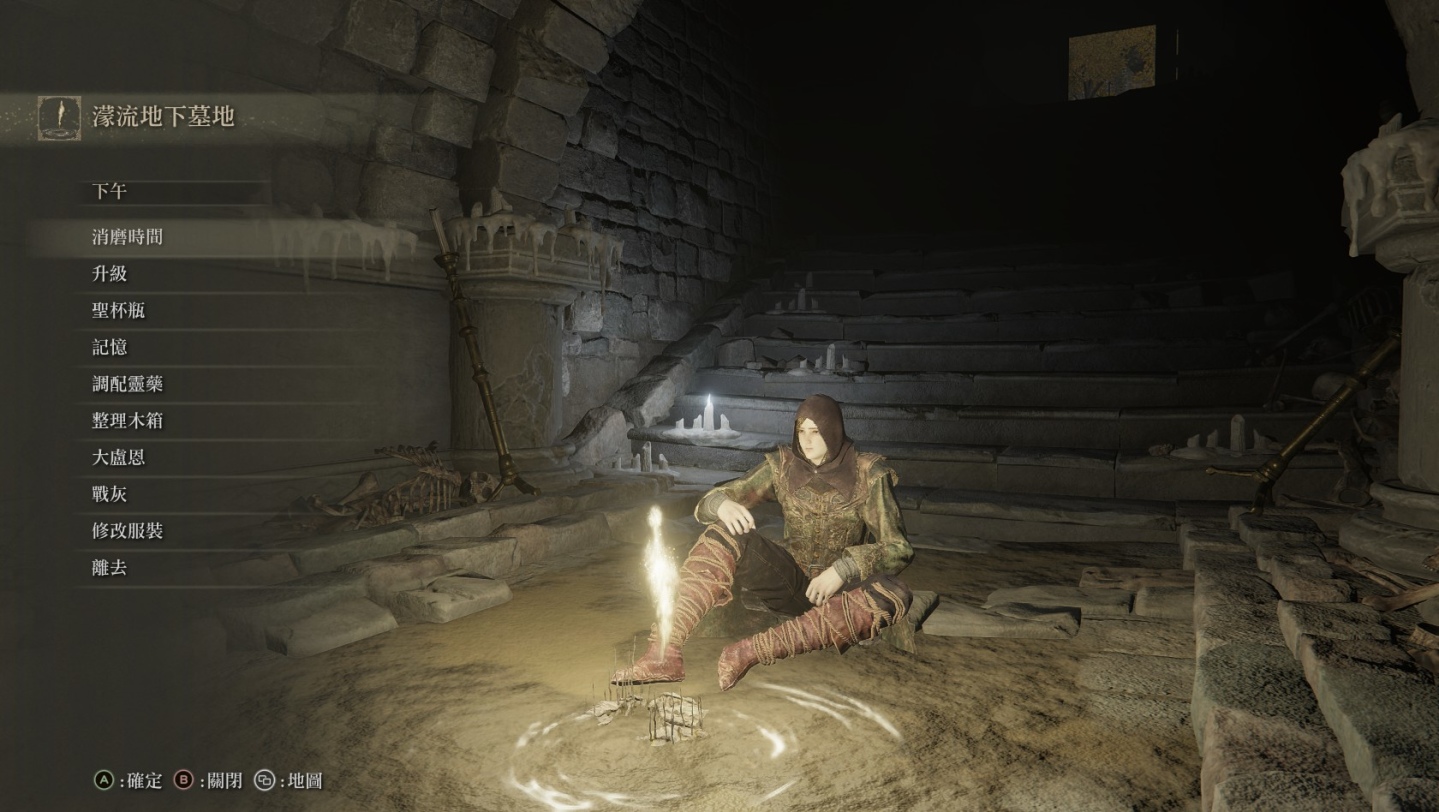Select 調配靈藥 to mix physick

point(127,384)
